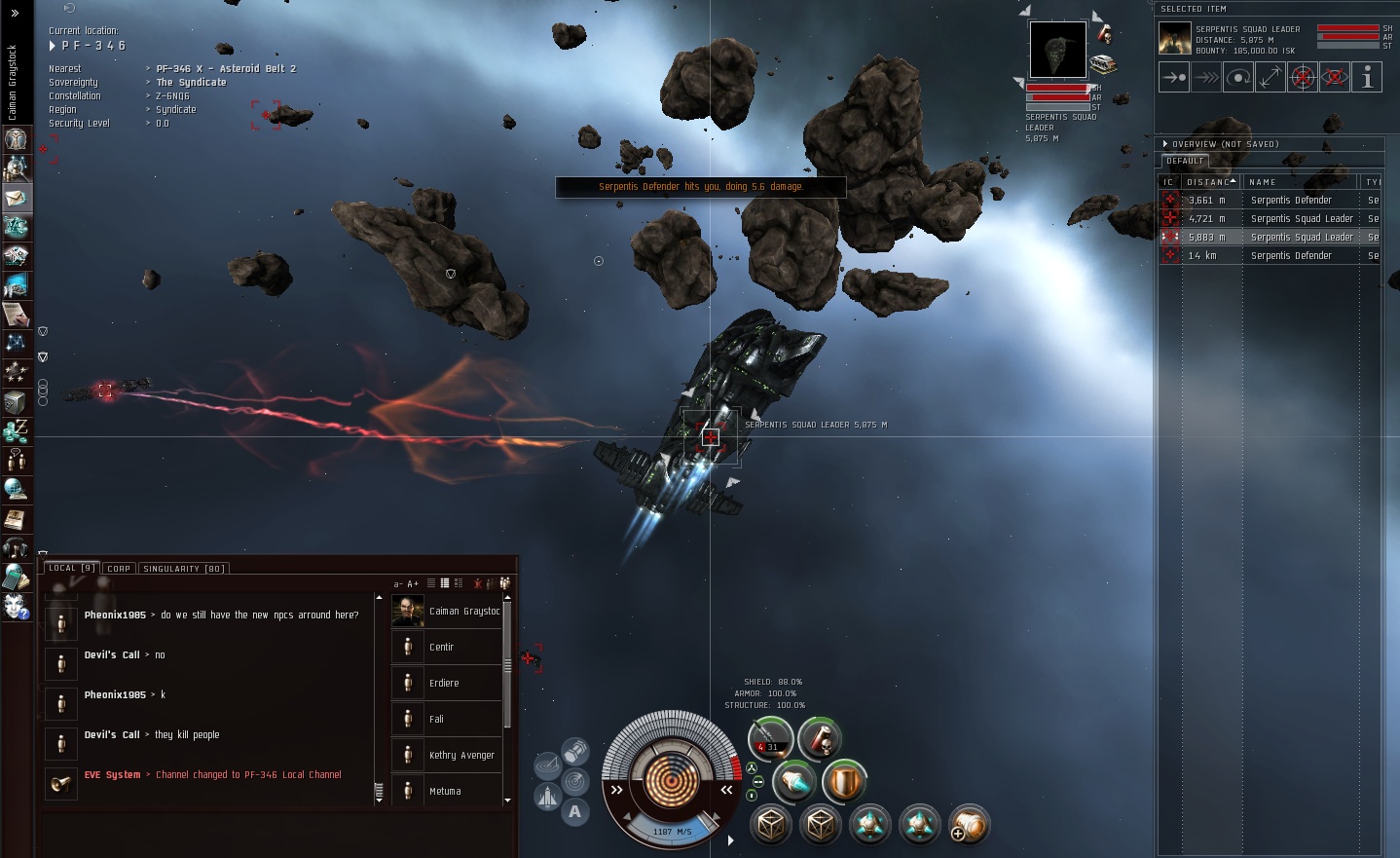Switch to the Singularity chat channel tab
Viewport: 1400px width, 858px height.
point(184,569)
